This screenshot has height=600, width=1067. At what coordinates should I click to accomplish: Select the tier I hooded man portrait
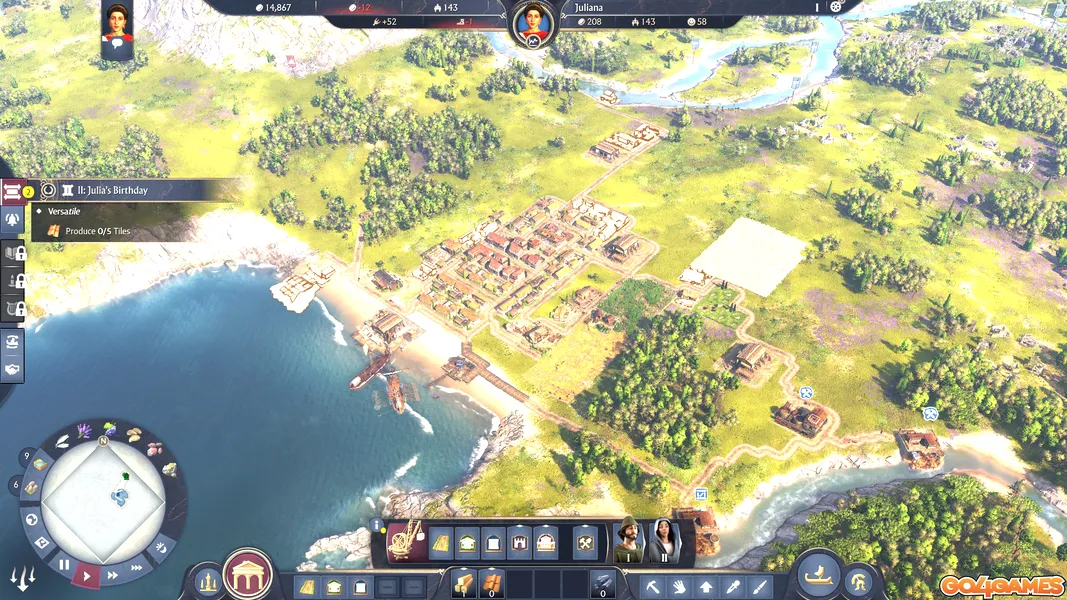click(629, 541)
